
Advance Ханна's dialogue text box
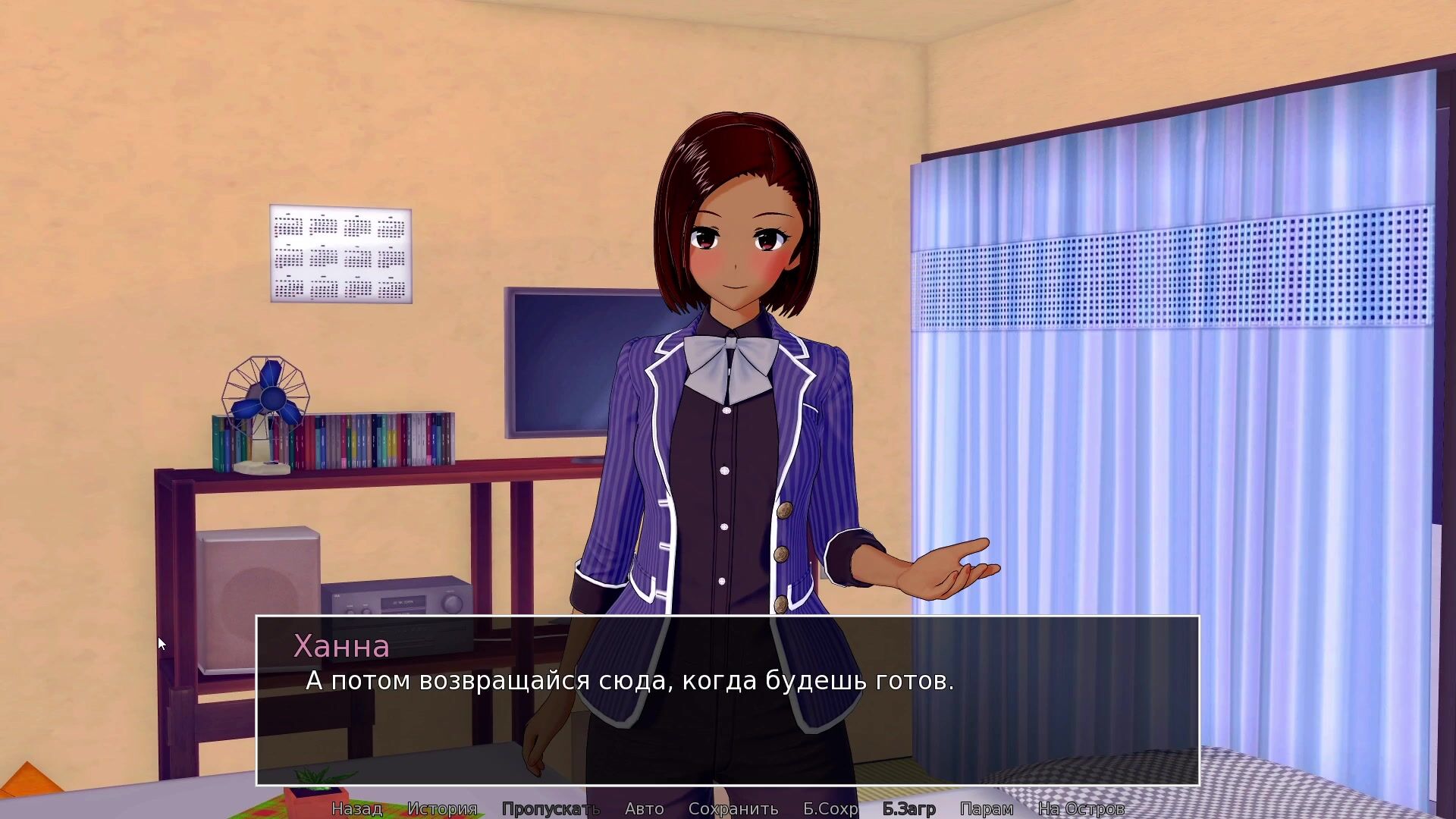(x=728, y=713)
